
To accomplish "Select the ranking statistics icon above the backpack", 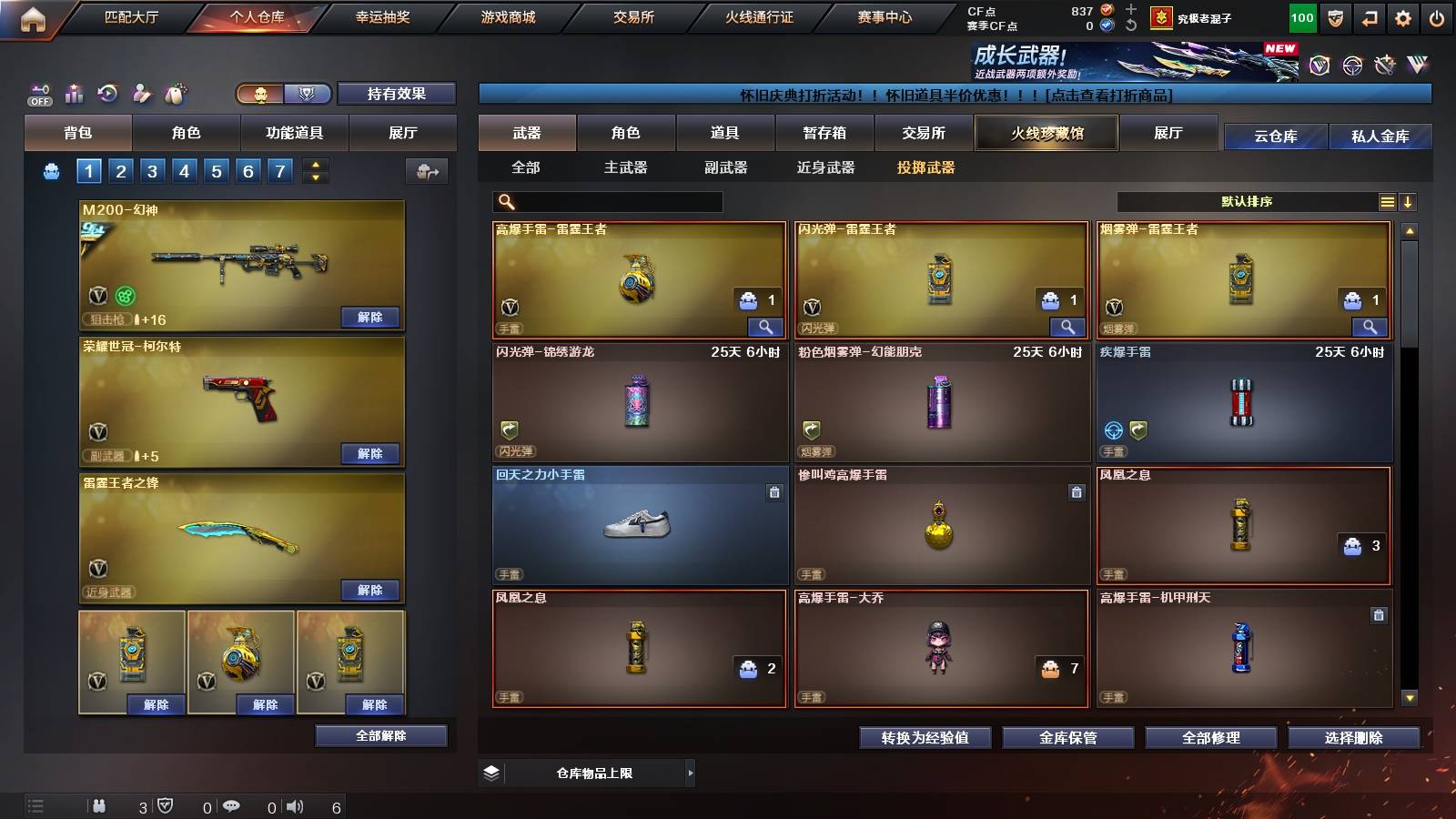I will 75,93.
